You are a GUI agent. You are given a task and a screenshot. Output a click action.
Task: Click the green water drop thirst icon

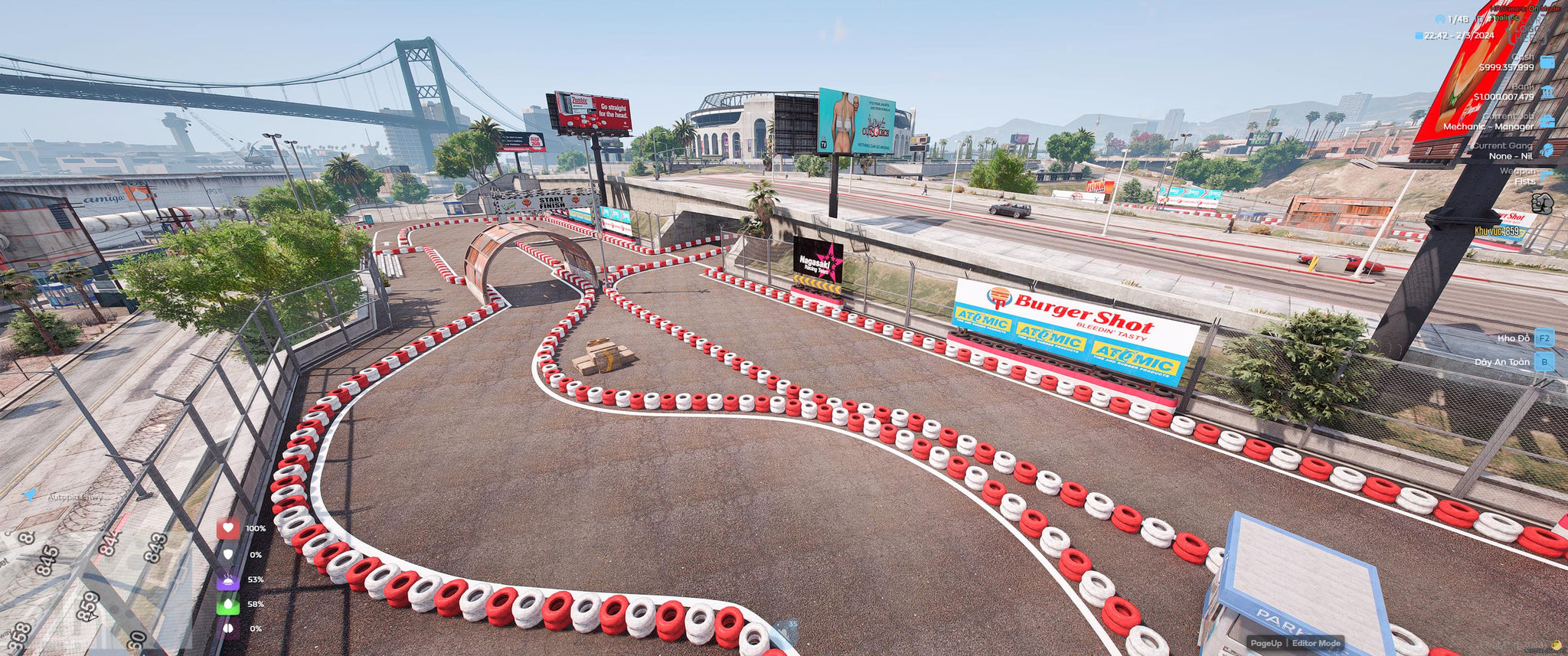tap(228, 604)
